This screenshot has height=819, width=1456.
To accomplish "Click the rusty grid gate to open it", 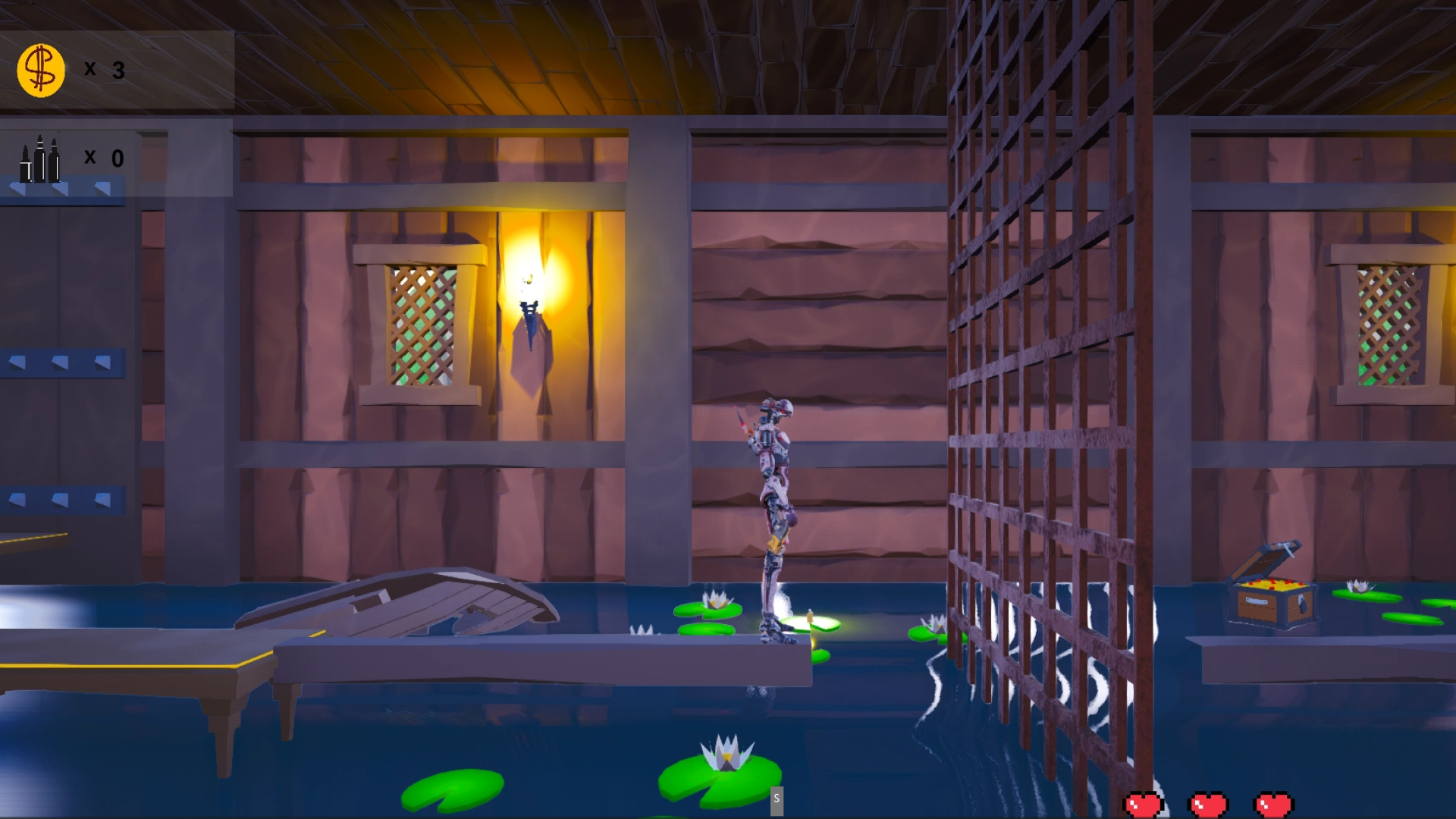I will 1031,379.
